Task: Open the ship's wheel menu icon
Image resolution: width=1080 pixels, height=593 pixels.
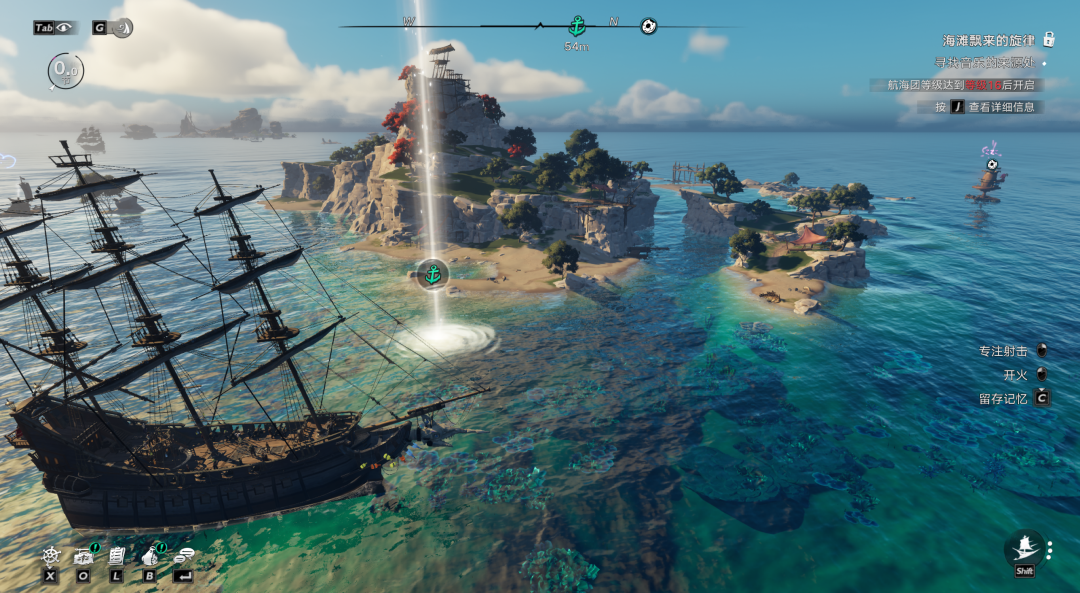Action: tap(51, 555)
